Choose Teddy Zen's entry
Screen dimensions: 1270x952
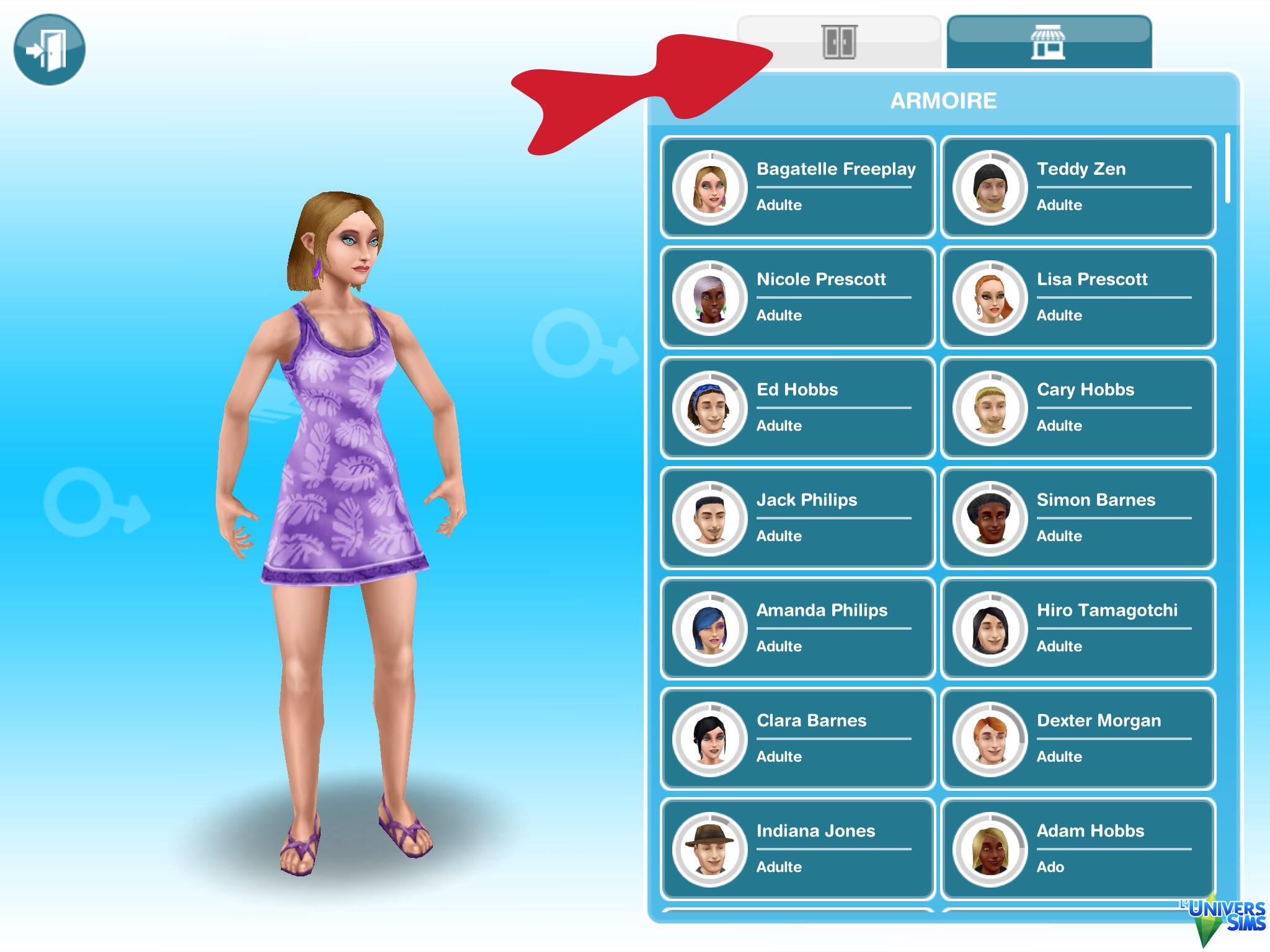tap(1078, 187)
